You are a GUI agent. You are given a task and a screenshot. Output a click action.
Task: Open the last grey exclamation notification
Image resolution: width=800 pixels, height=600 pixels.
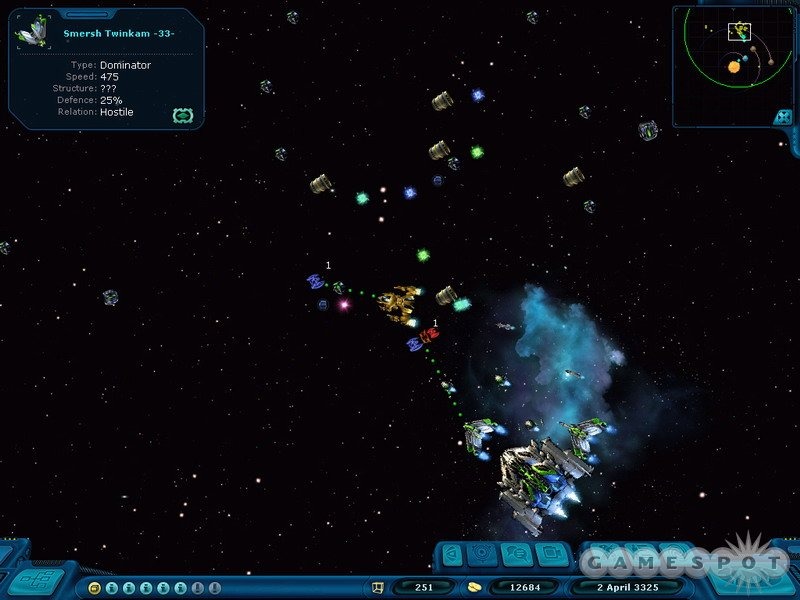(x=214, y=588)
